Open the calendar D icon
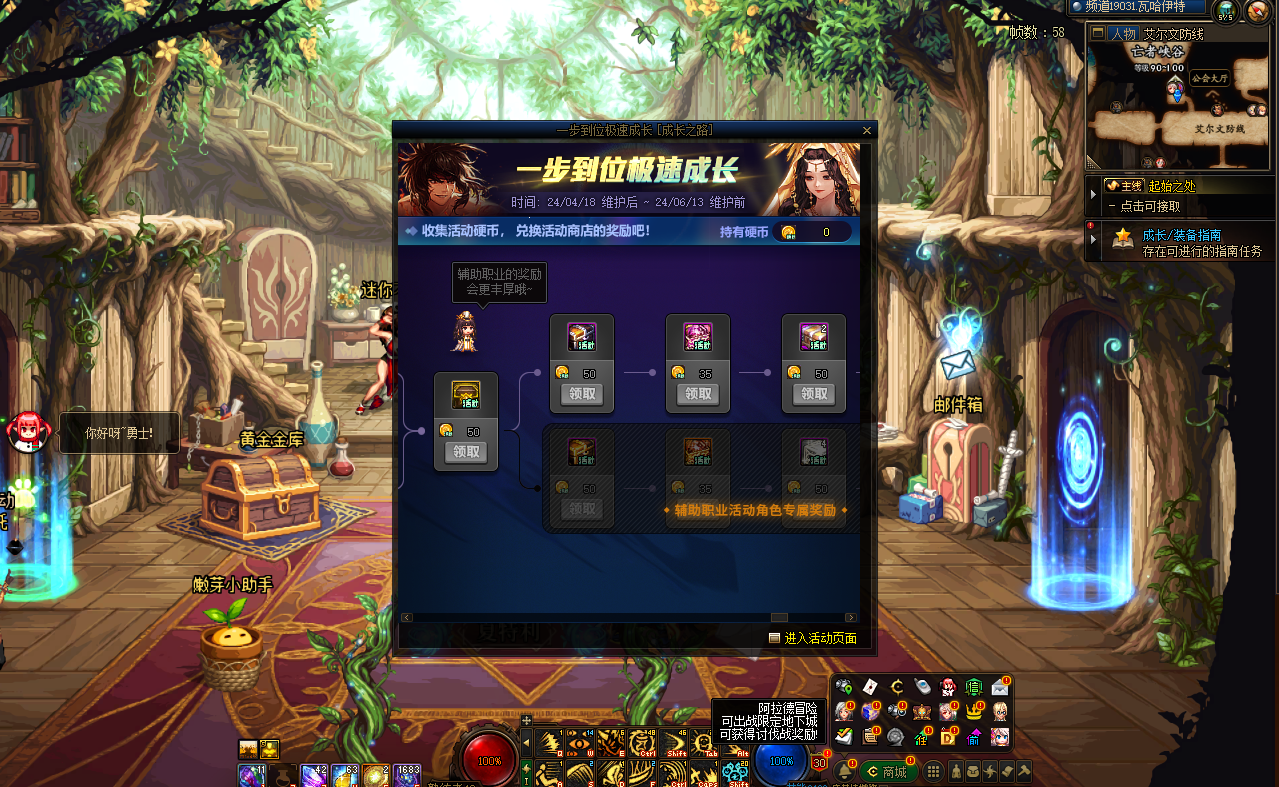 (947, 738)
